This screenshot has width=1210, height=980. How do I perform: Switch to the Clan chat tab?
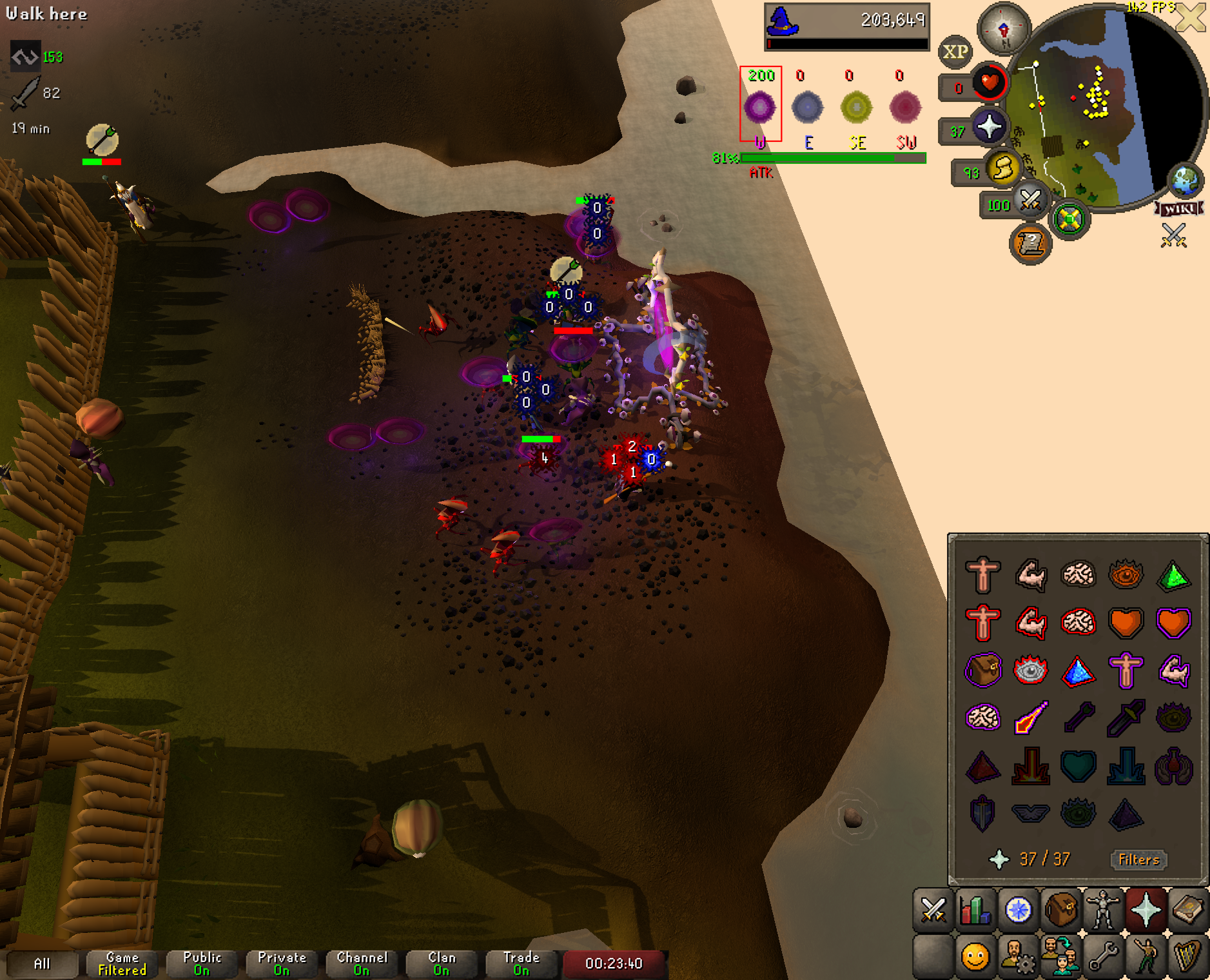point(442,964)
